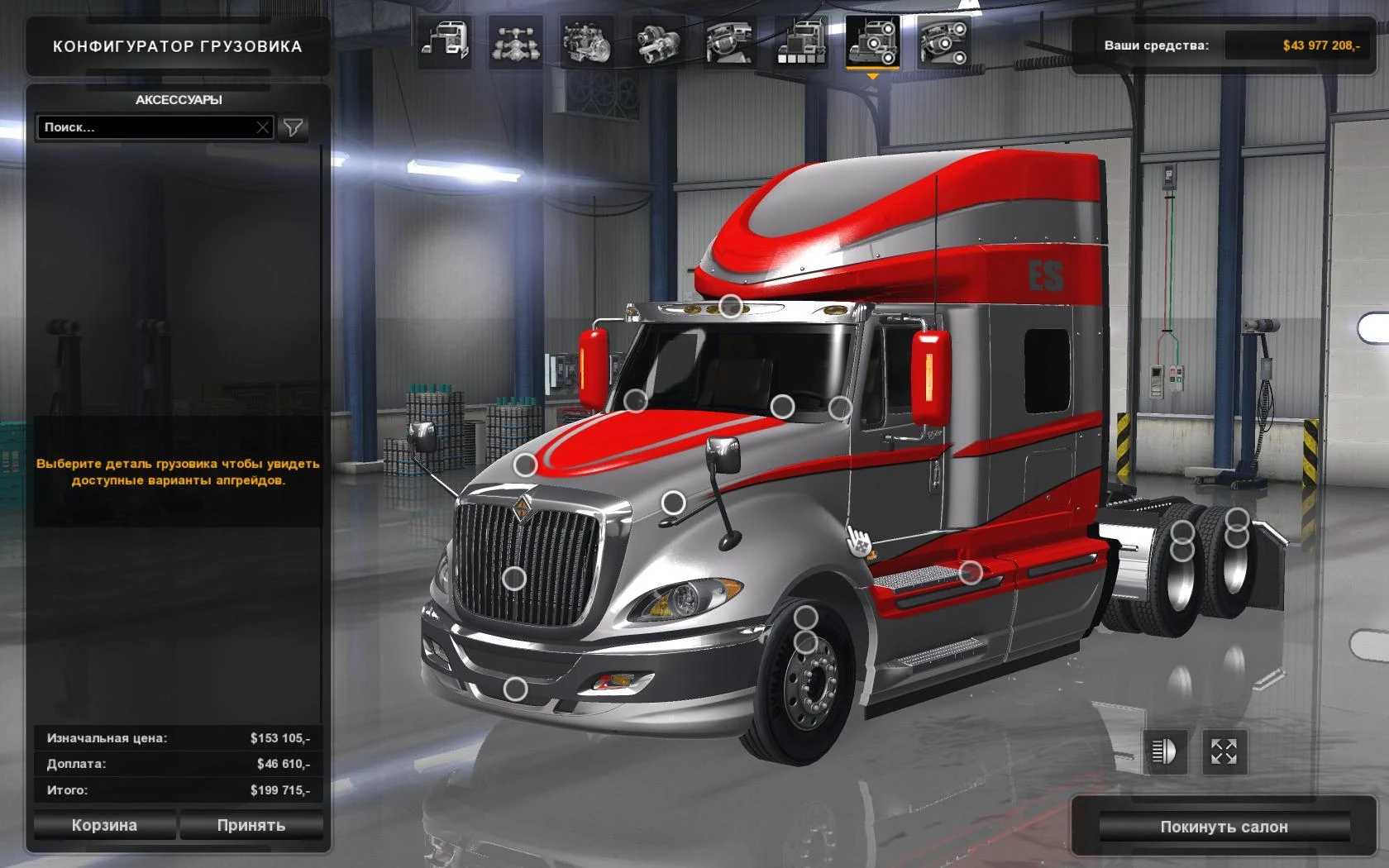
Task: Open the paint job color tab
Action: (x=800, y=42)
